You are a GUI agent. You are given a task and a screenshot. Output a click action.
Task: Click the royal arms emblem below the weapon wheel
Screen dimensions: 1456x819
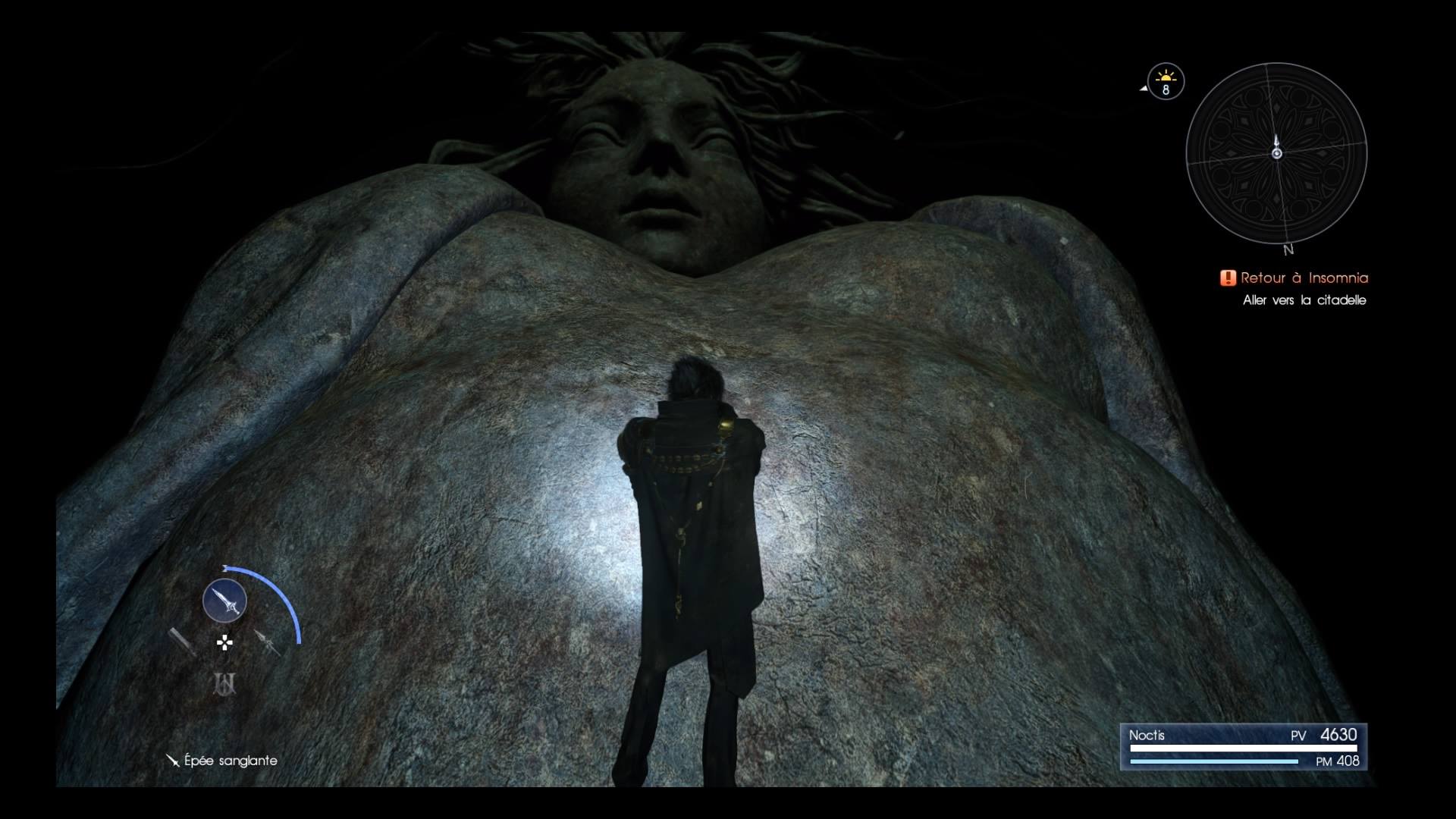(224, 683)
